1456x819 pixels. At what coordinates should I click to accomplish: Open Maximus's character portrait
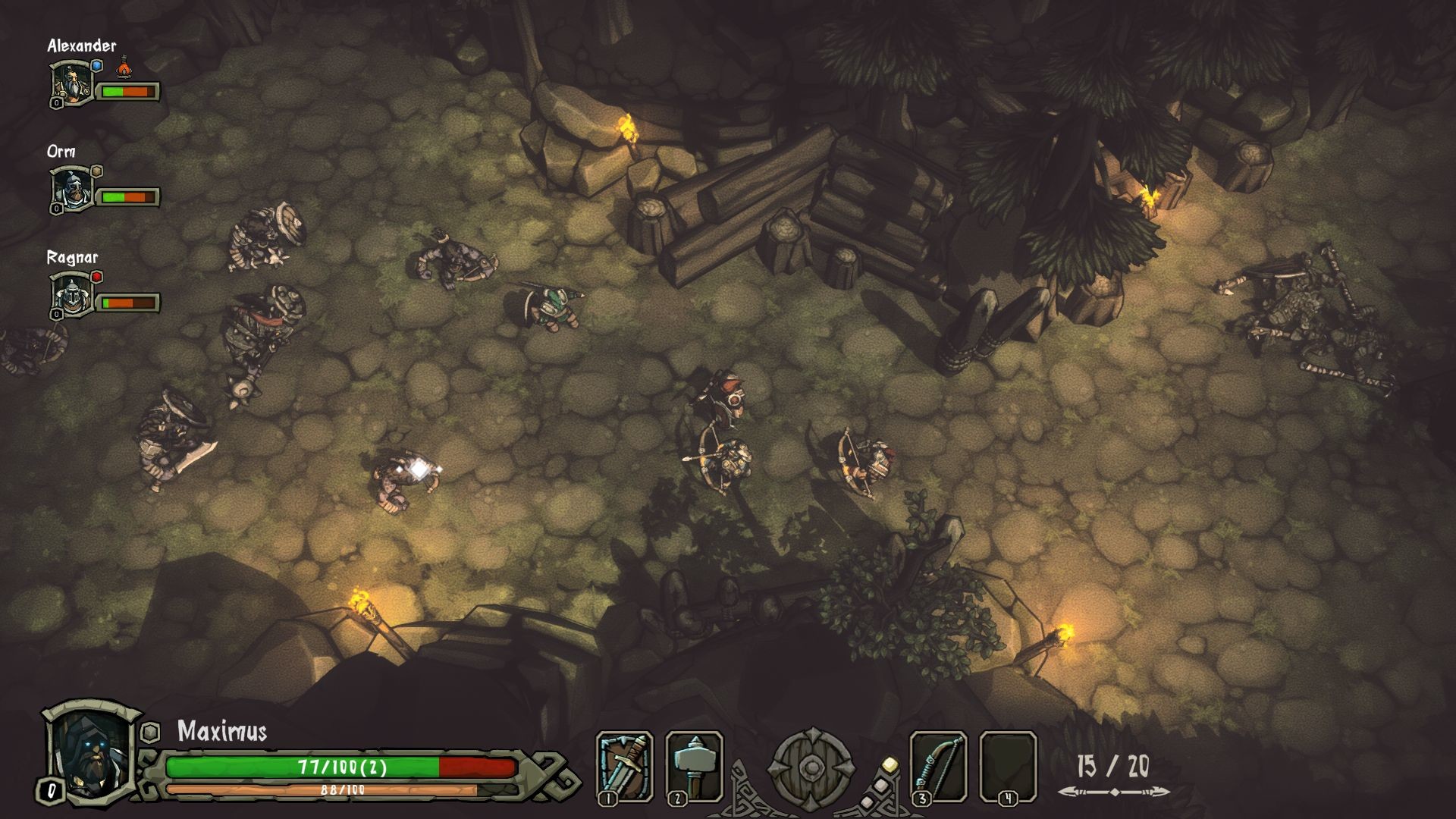click(x=91, y=751)
